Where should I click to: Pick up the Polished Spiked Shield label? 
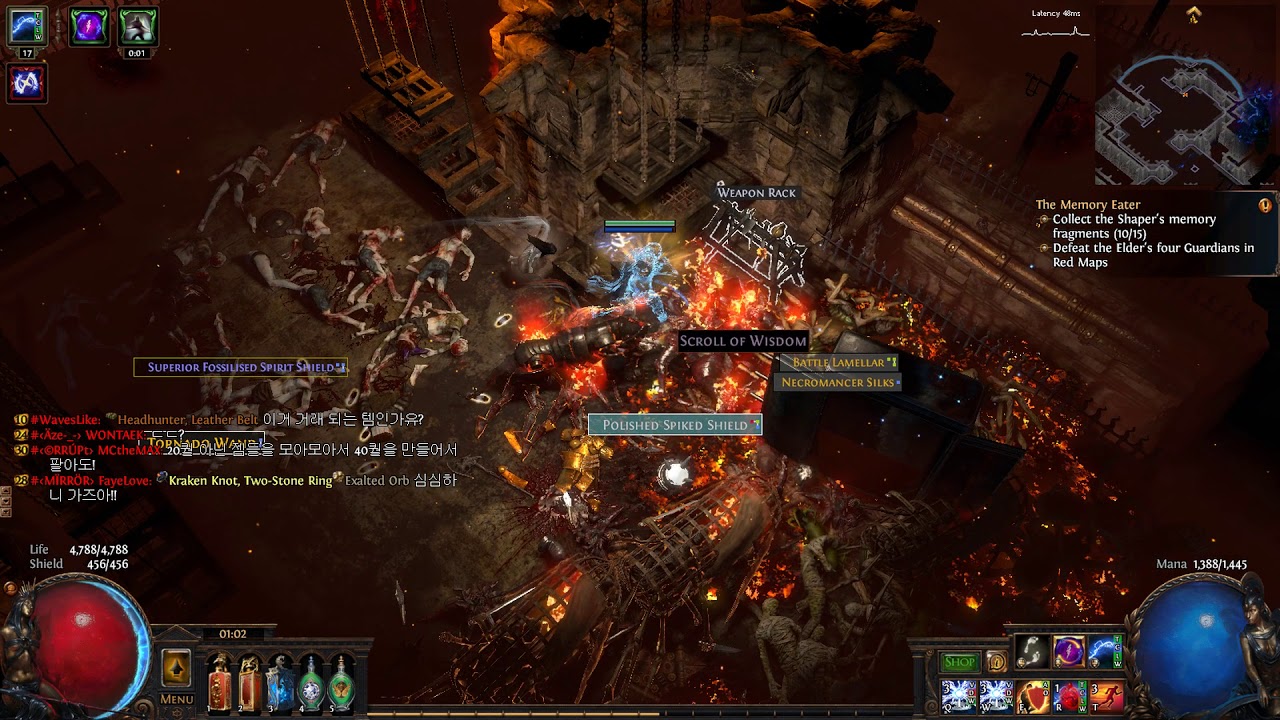[675, 425]
